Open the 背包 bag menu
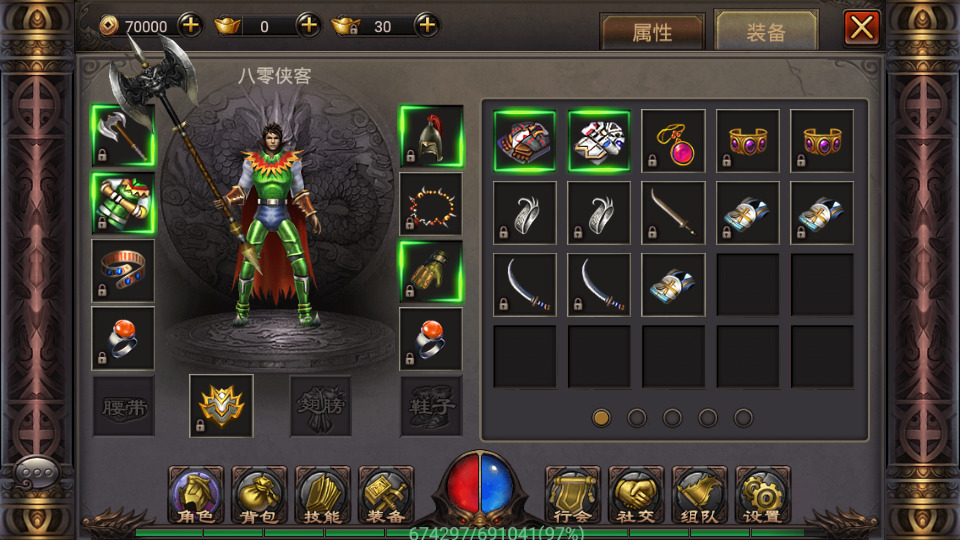960x540 pixels. (x=258, y=495)
